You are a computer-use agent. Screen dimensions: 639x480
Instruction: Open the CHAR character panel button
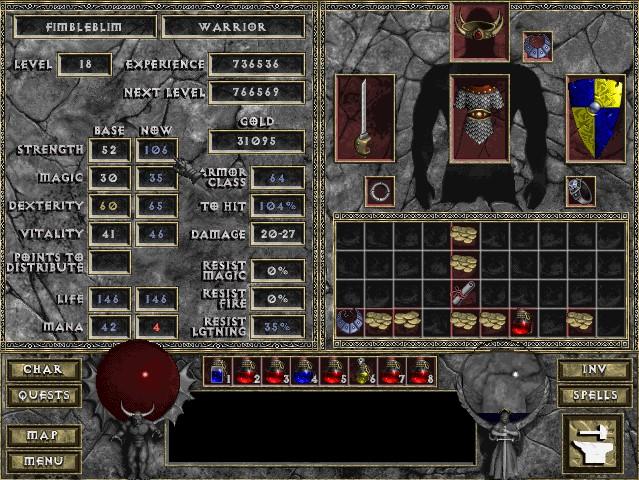(x=43, y=370)
